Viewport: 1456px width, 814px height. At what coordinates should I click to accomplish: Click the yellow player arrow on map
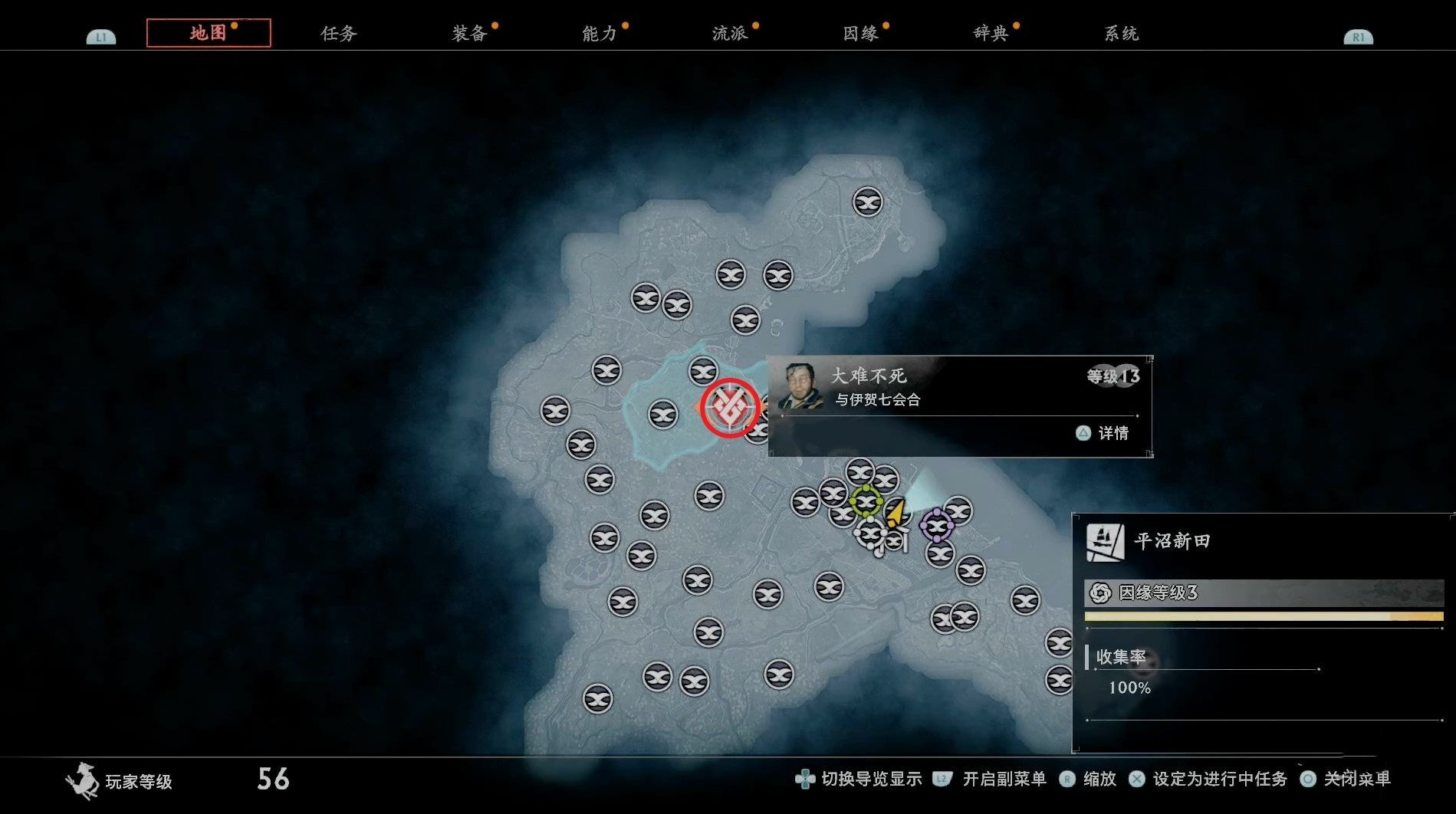click(x=896, y=512)
